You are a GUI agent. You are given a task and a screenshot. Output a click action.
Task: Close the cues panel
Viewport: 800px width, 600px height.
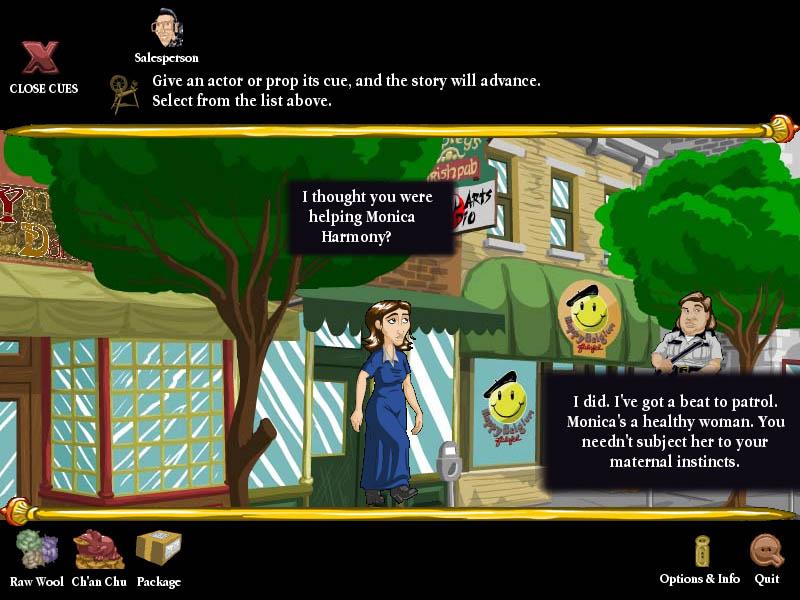41,60
